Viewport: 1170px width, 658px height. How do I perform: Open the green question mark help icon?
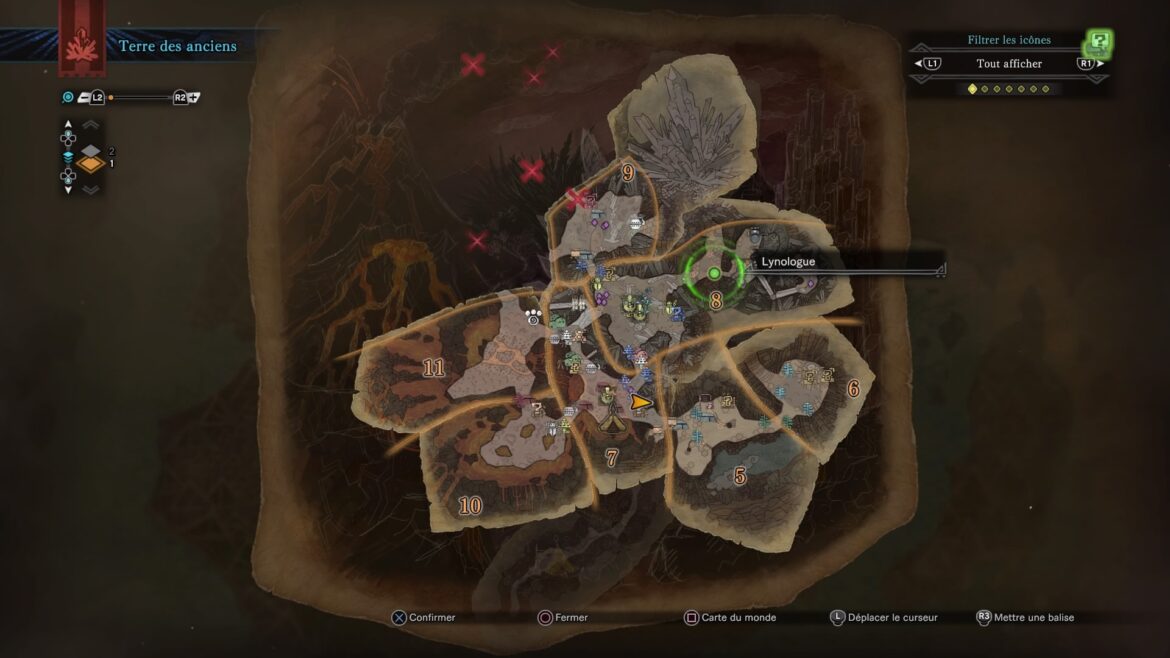click(x=1100, y=42)
